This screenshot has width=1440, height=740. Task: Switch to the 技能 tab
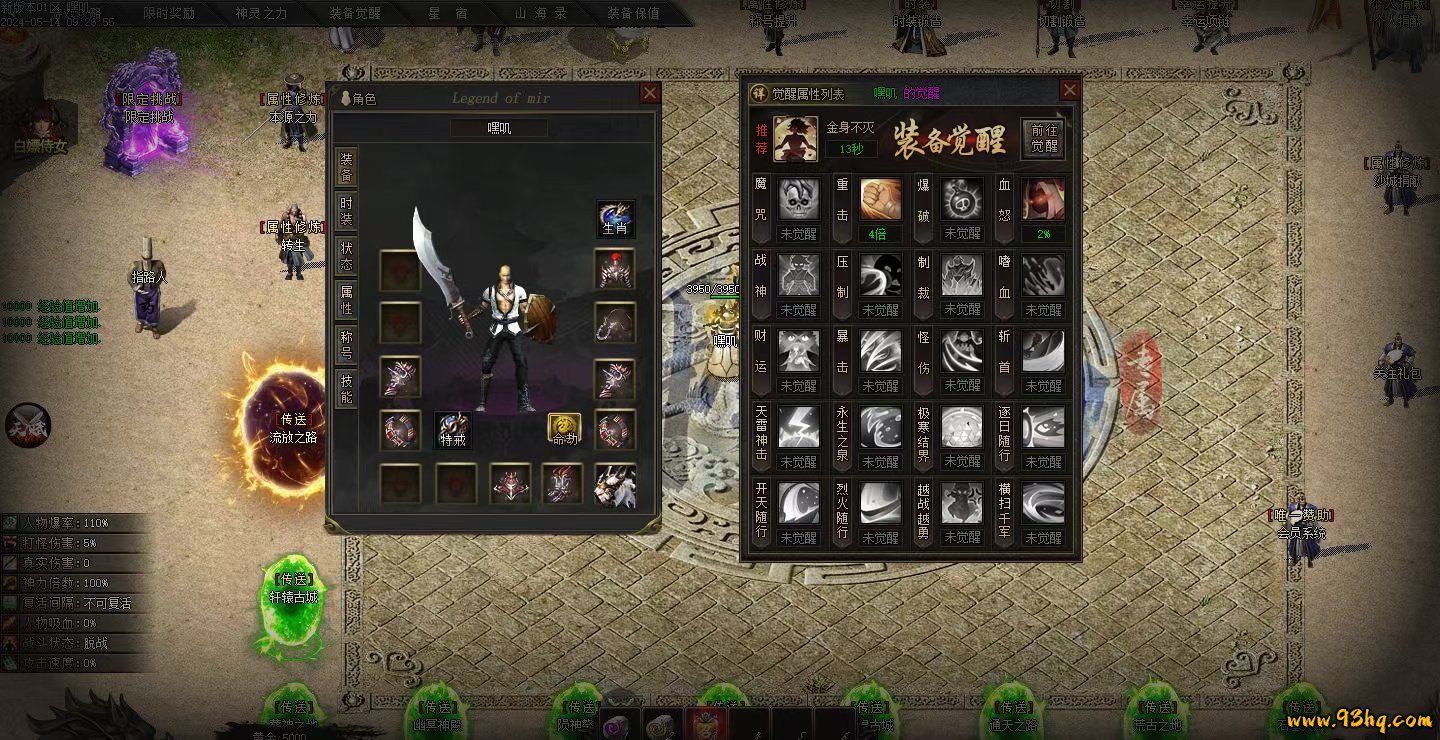click(x=346, y=389)
